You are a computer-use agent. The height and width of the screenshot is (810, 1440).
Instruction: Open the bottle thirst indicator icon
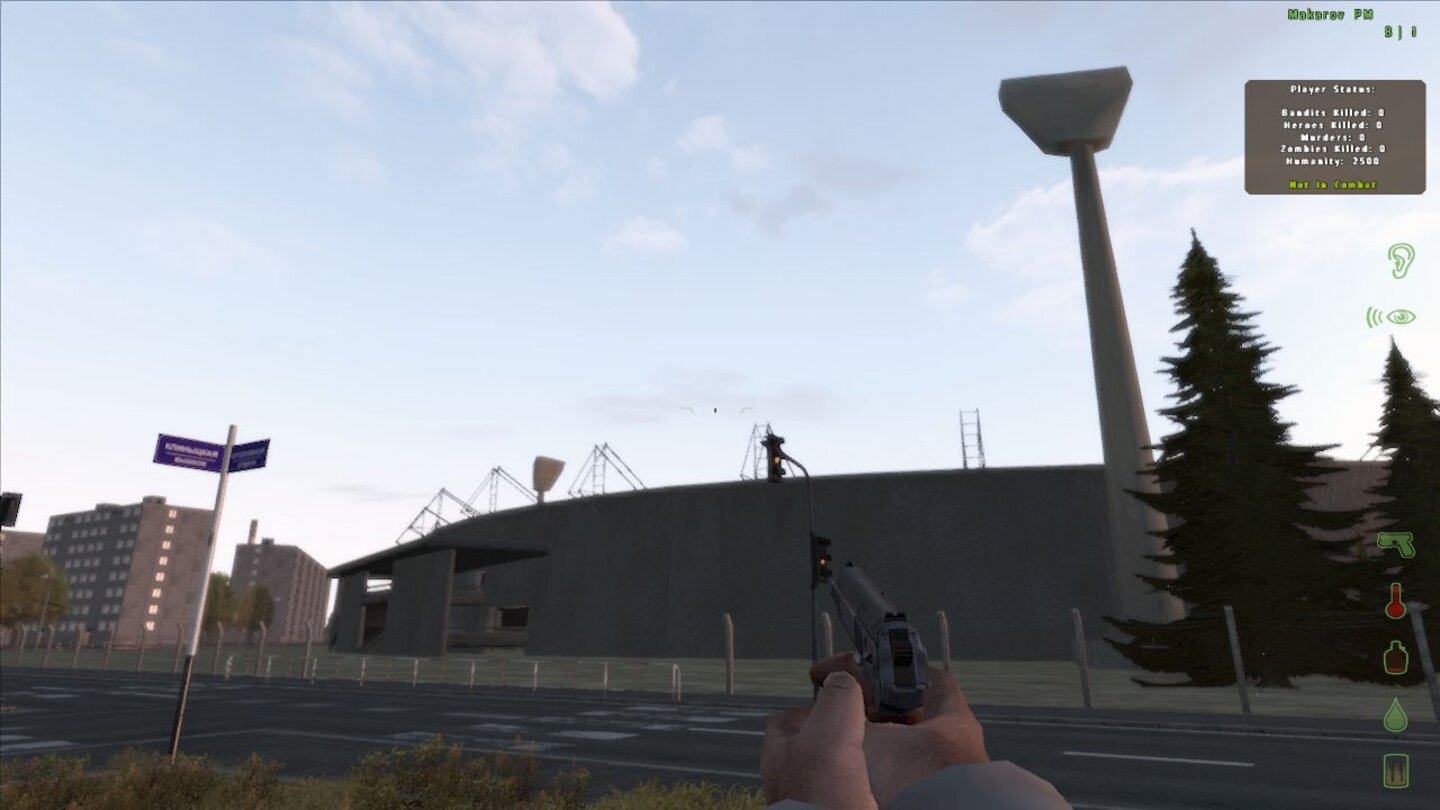pyautogui.click(x=1397, y=660)
